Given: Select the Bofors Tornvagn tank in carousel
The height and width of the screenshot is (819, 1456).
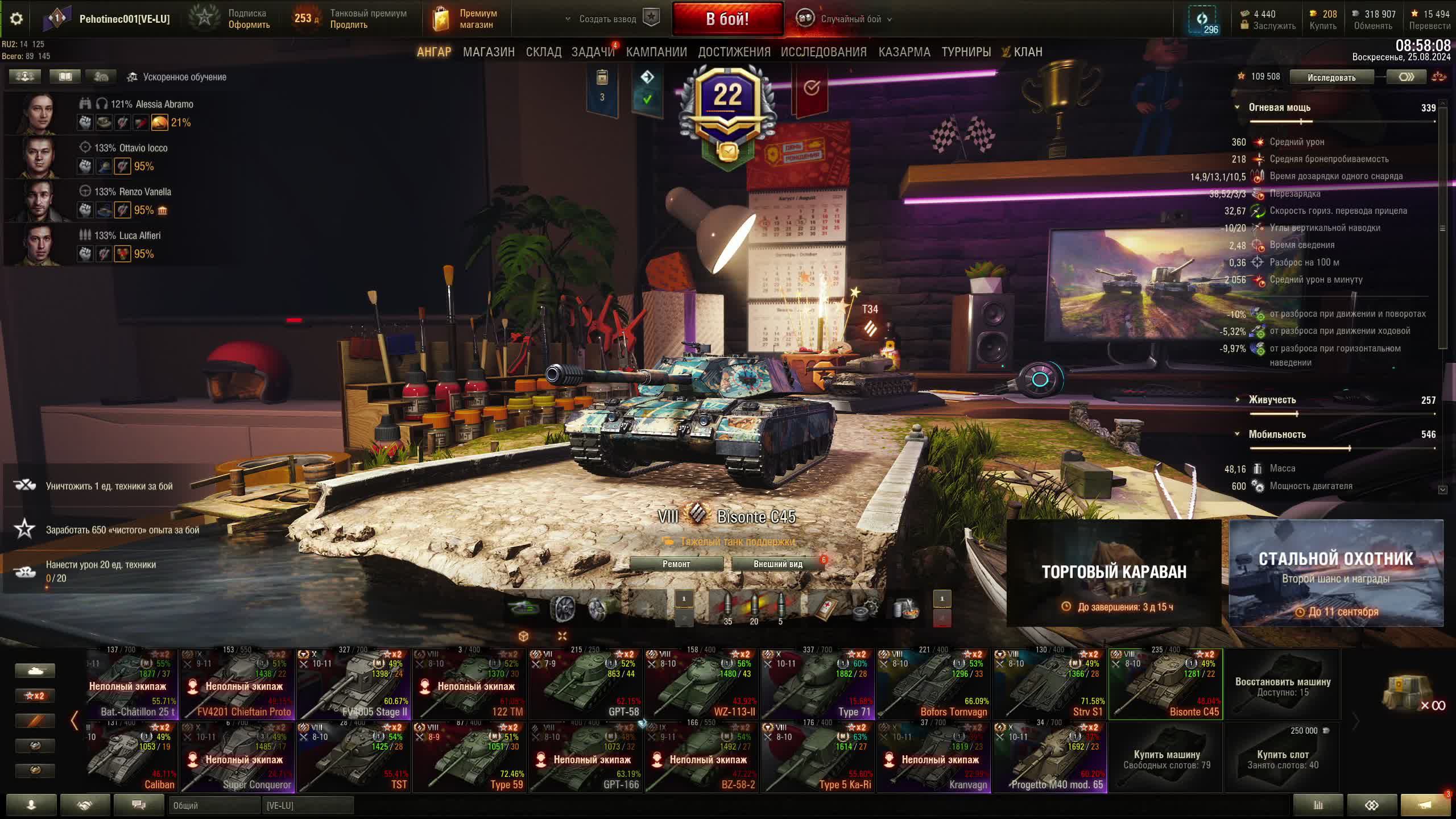Looking at the screenshot, I should point(934,685).
